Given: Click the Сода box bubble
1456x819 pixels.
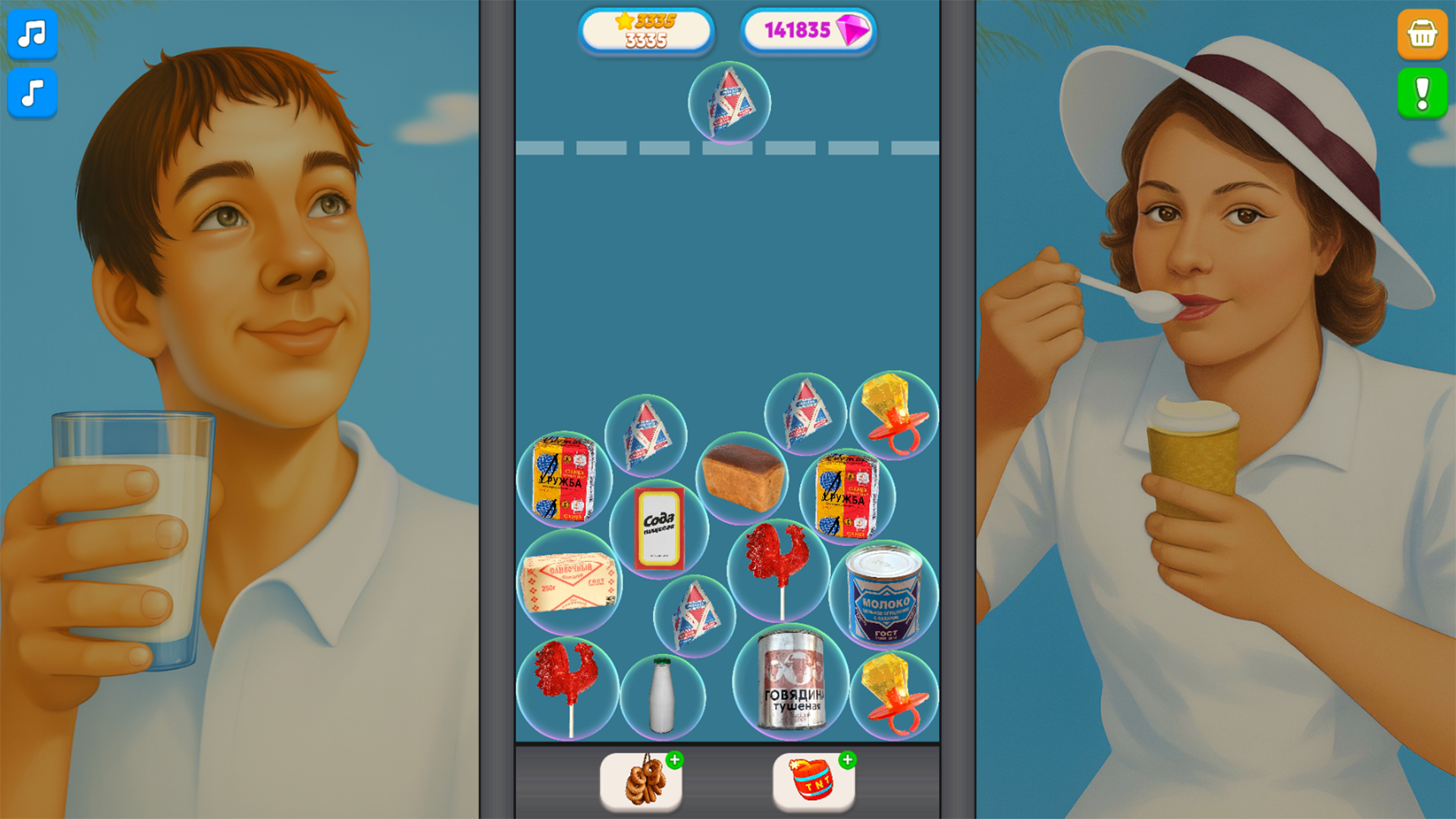Looking at the screenshot, I should point(658,529).
